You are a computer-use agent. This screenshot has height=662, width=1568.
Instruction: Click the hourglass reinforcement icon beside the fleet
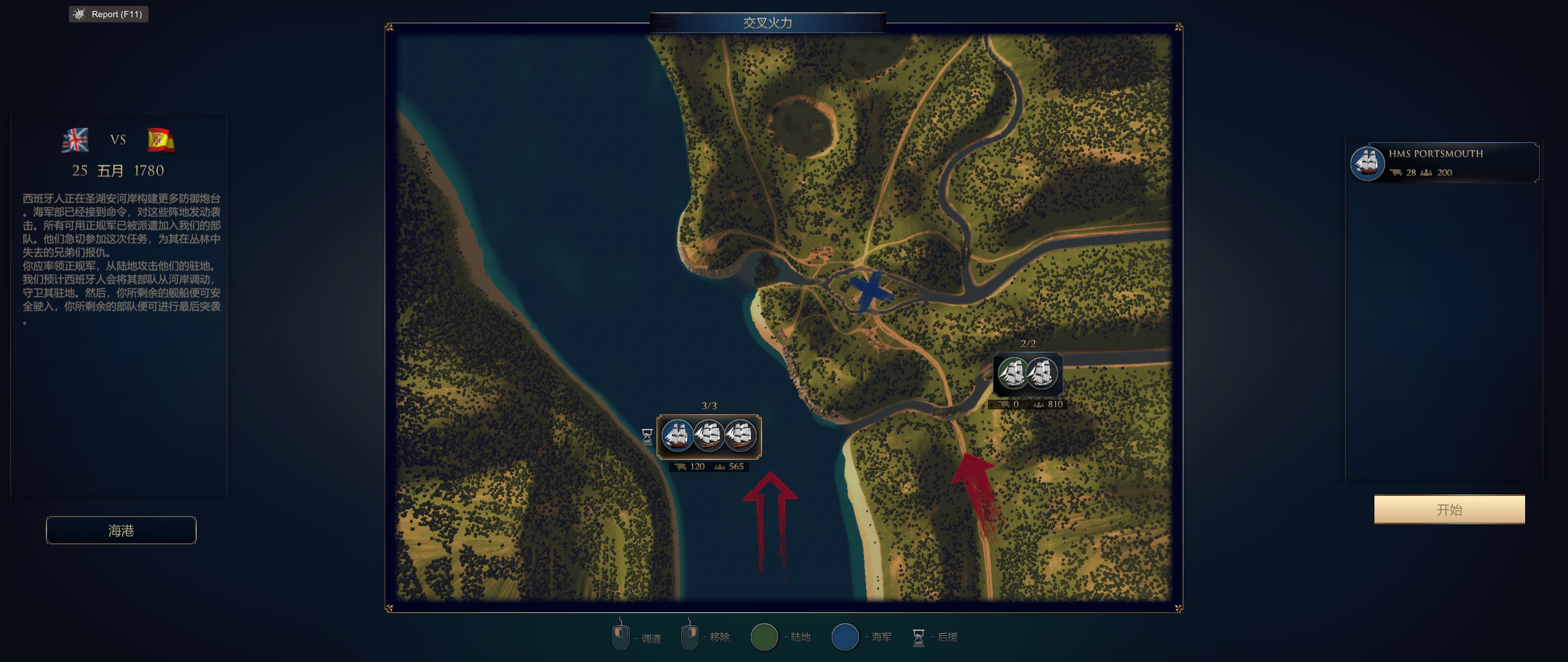click(647, 436)
